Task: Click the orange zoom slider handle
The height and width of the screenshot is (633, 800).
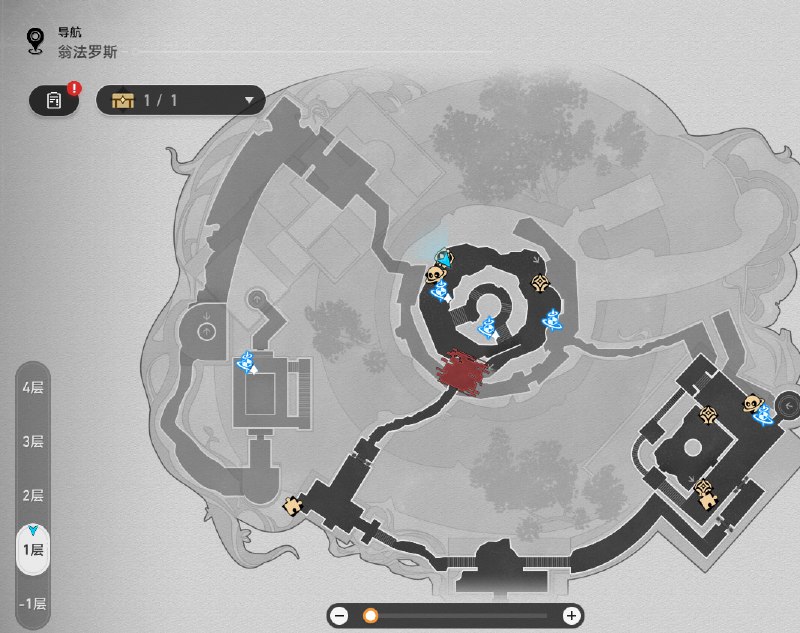Action: pyautogui.click(x=370, y=616)
